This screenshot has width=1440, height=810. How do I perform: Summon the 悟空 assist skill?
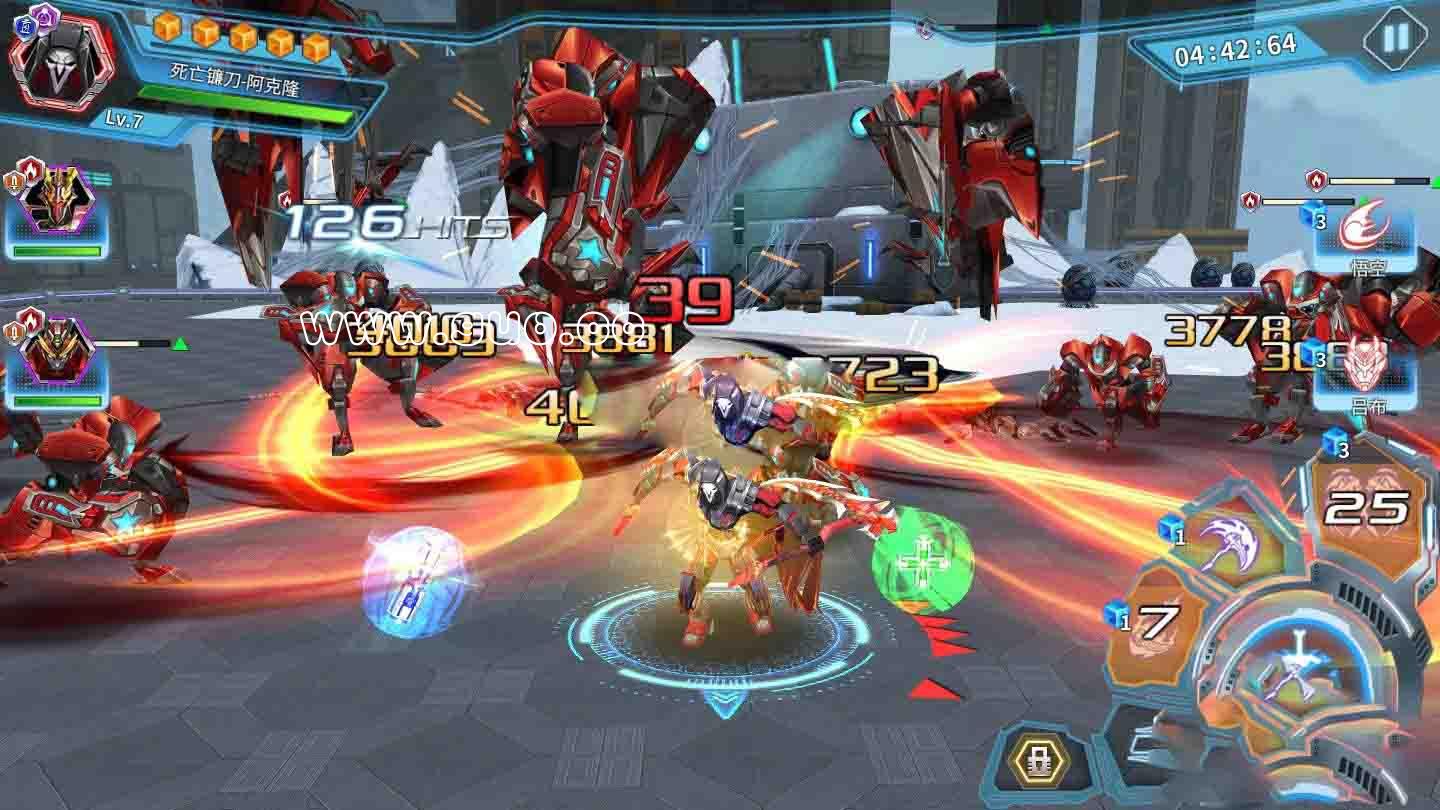(1364, 234)
